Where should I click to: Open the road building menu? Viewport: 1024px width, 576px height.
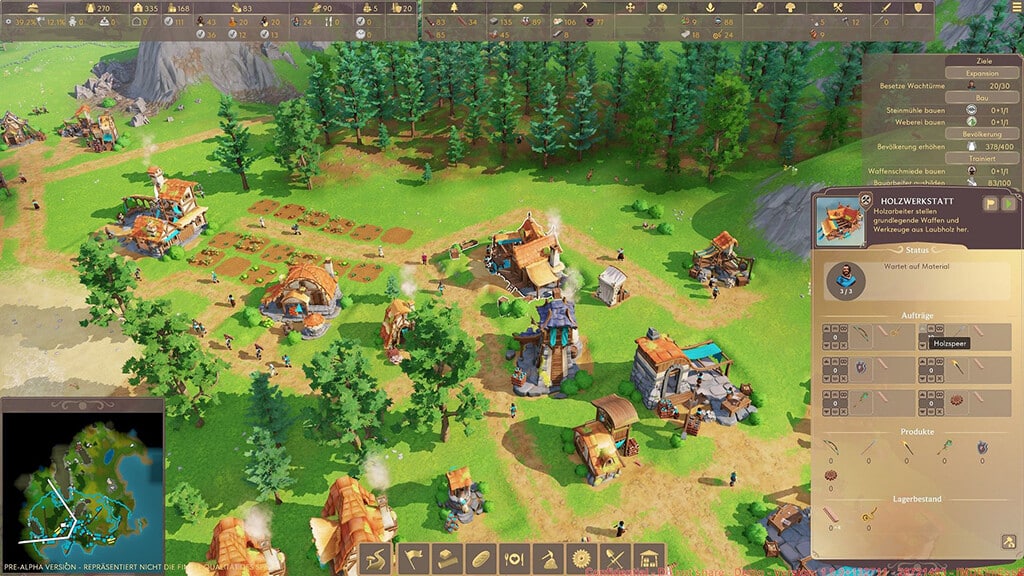pyautogui.click(x=375, y=558)
